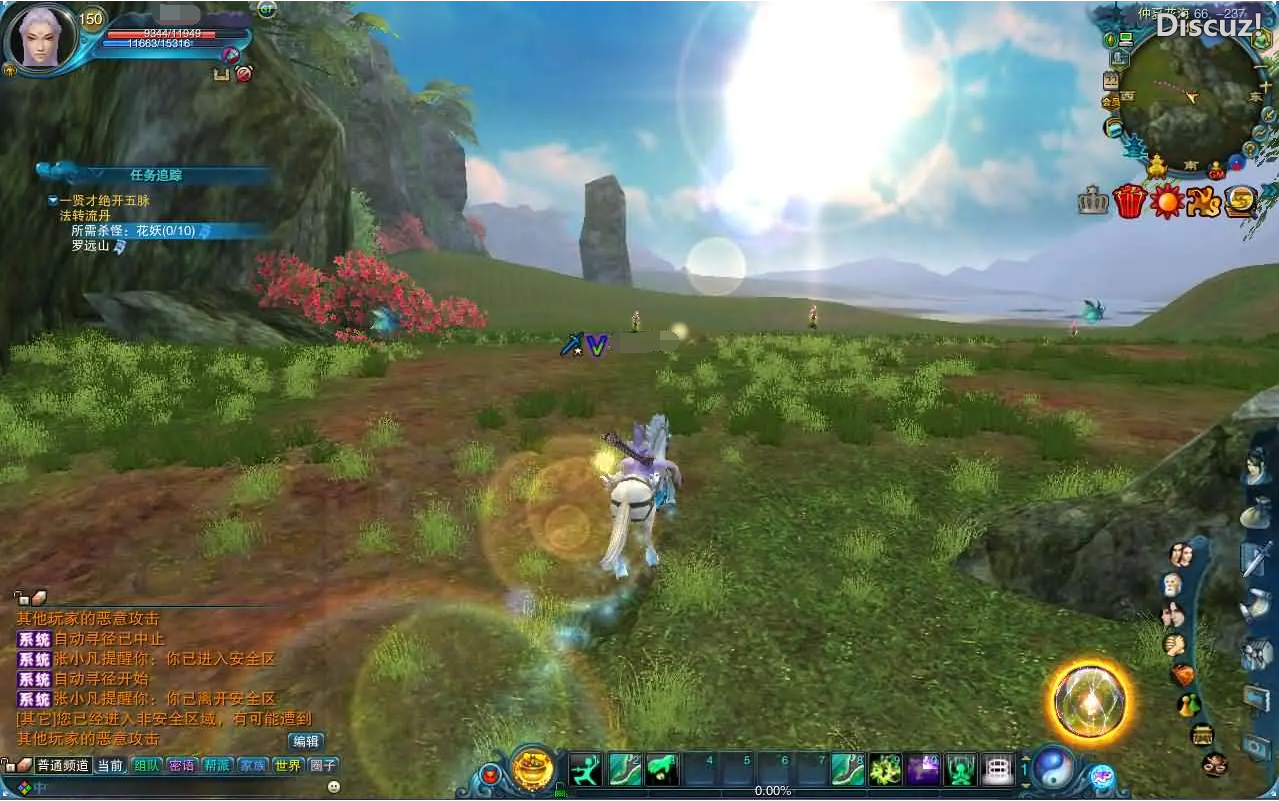Switch chat to the 世界 (World) channel
The width and height of the screenshot is (1279, 801).
288,766
